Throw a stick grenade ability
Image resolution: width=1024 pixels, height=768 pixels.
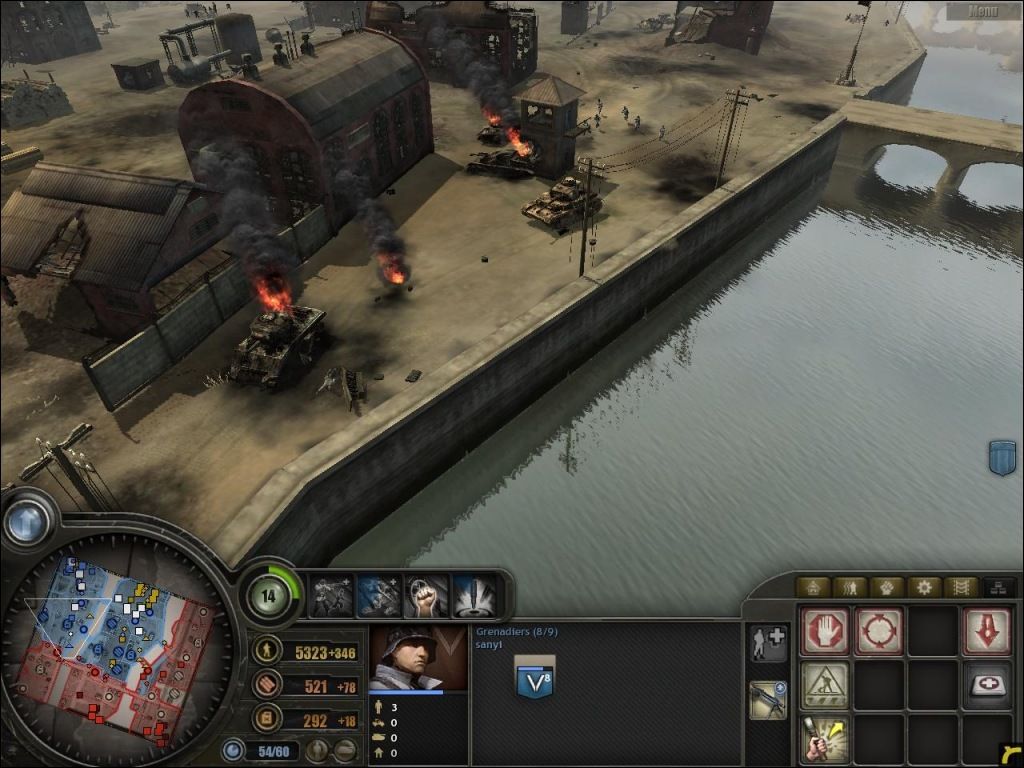(825, 739)
